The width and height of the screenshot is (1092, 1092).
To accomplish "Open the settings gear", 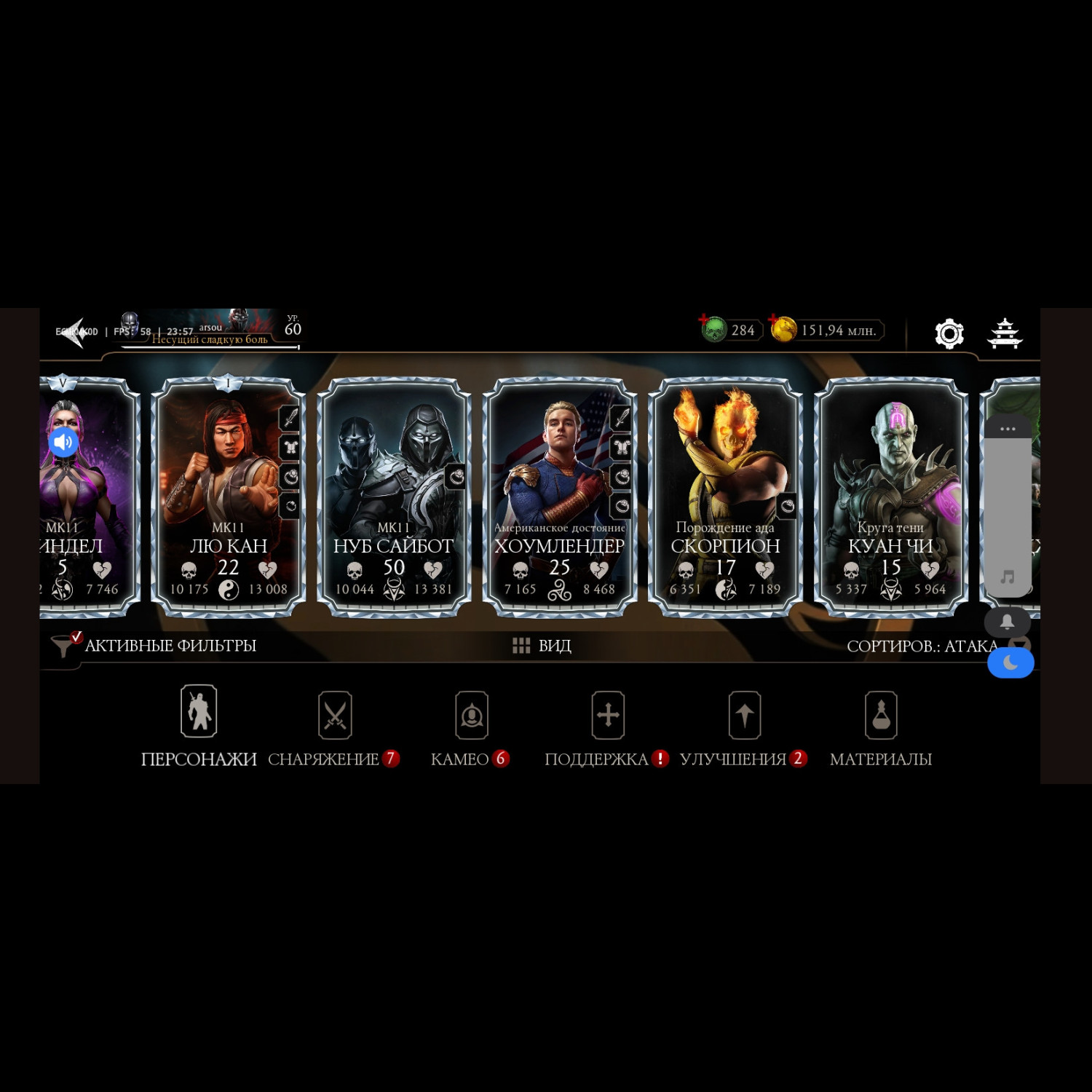I will (x=949, y=333).
